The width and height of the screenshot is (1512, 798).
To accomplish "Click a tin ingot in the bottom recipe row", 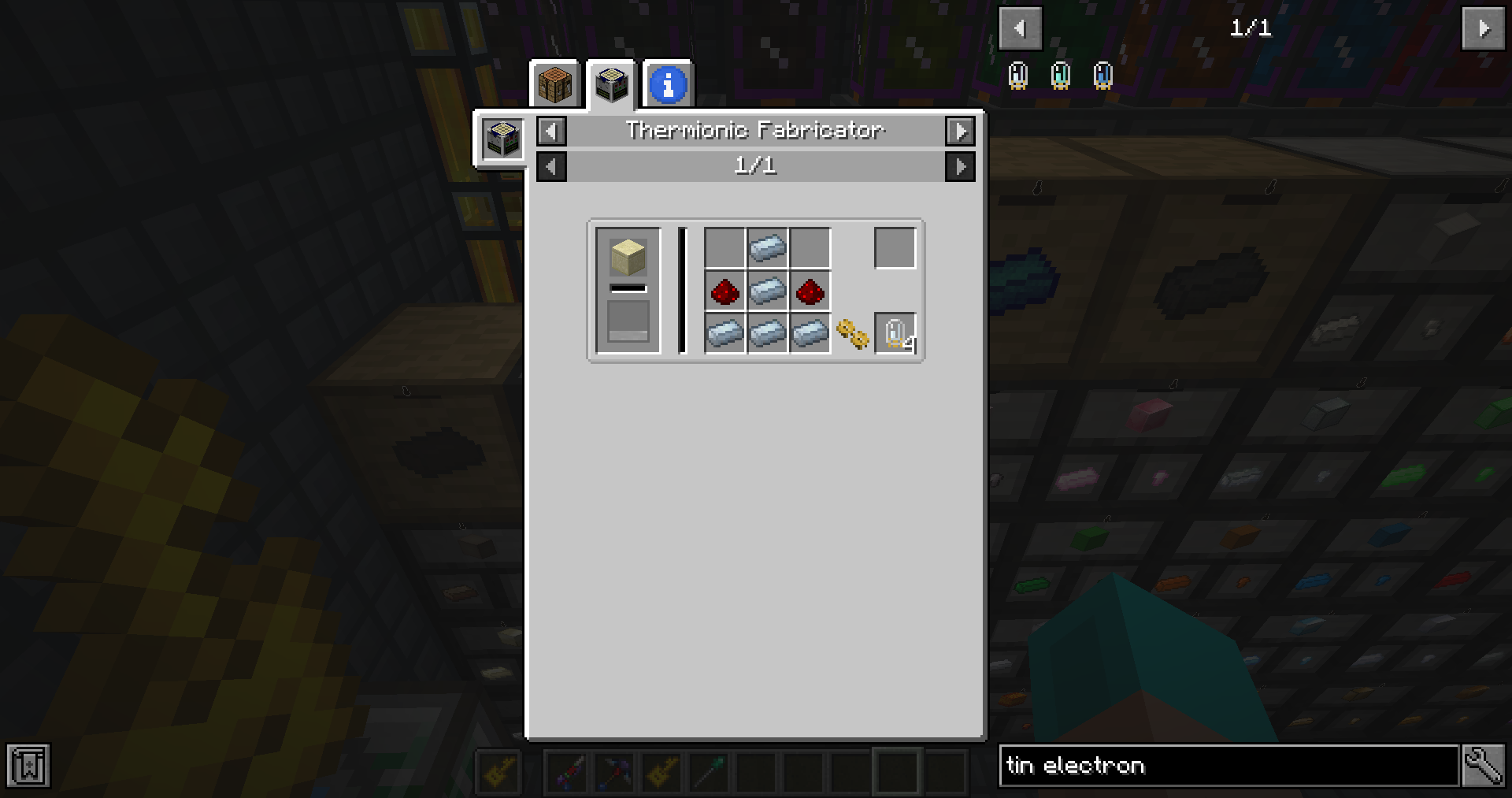I will coord(725,332).
